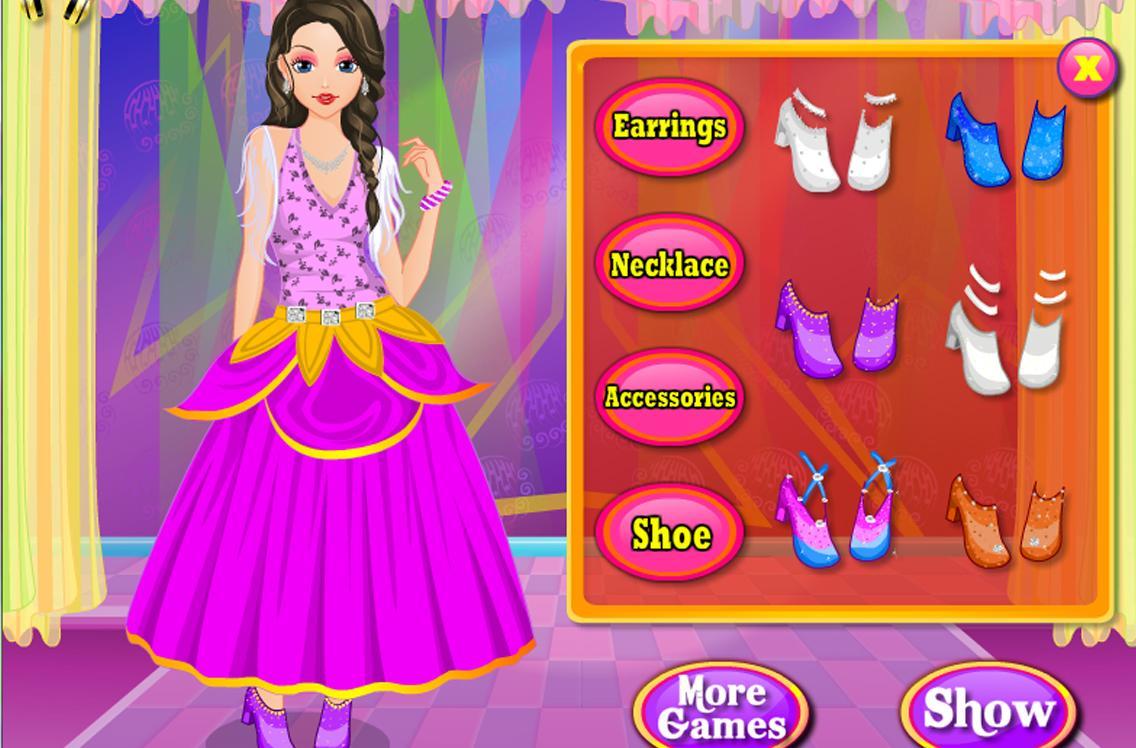Choose the Shoe category
This screenshot has width=1136, height=748.
[671, 534]
